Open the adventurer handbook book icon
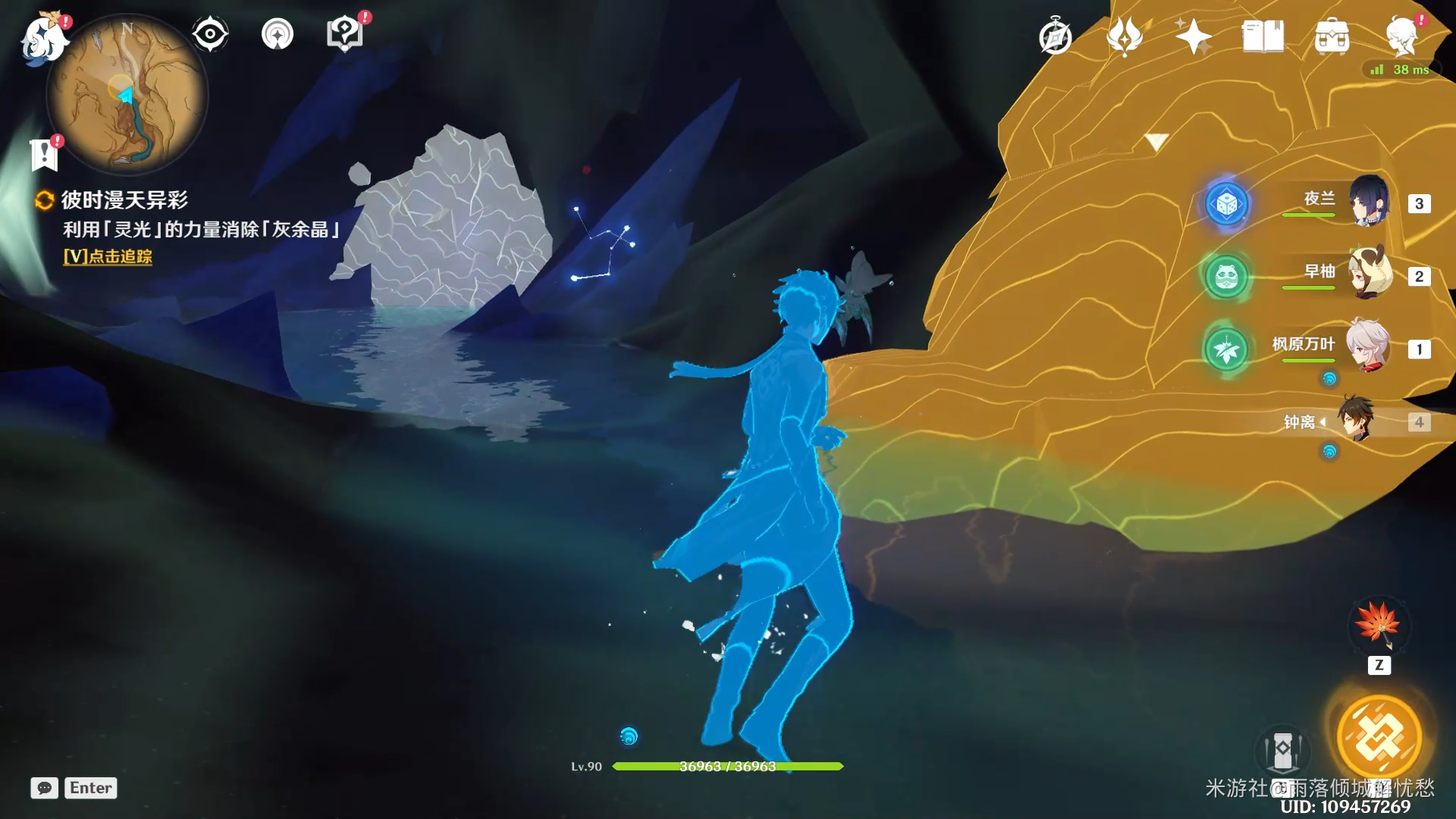This screenshot has height=819, width=1456. (1263, 36)
